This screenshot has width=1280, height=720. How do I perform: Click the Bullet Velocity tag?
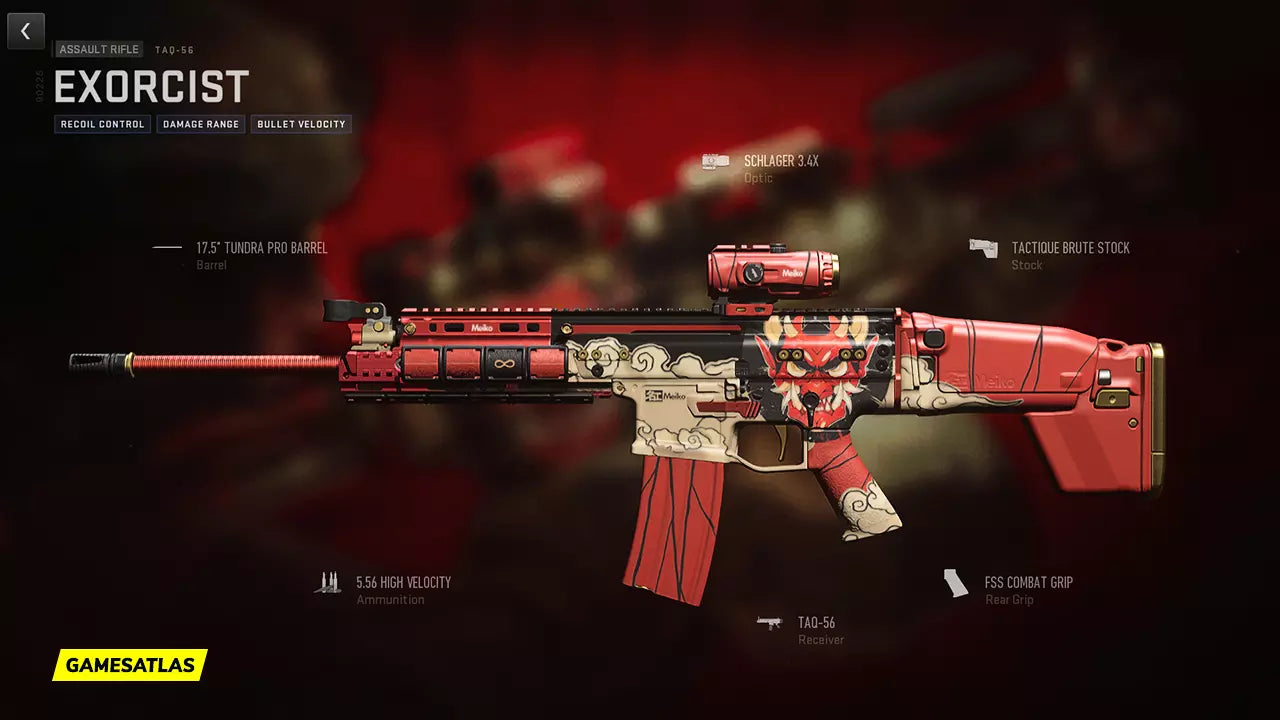[x=301, y=124]
